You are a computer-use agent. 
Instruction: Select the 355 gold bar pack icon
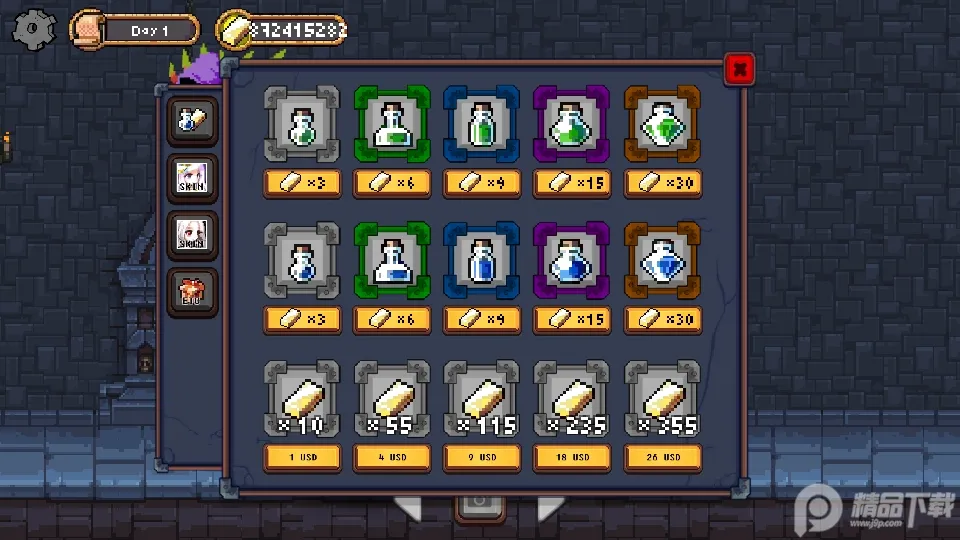662,398
